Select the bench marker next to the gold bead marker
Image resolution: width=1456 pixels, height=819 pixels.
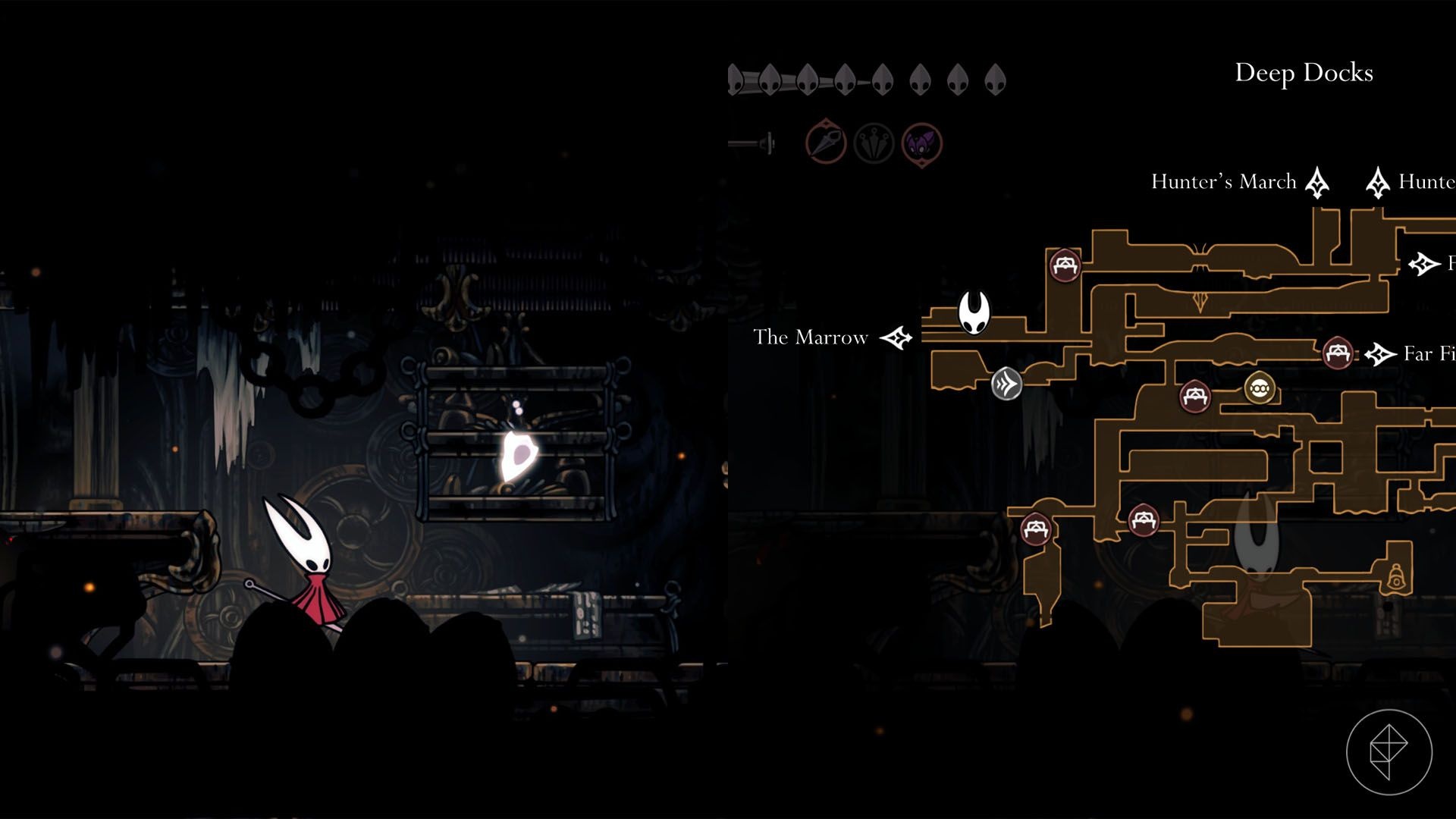[x=1195, y=396]
